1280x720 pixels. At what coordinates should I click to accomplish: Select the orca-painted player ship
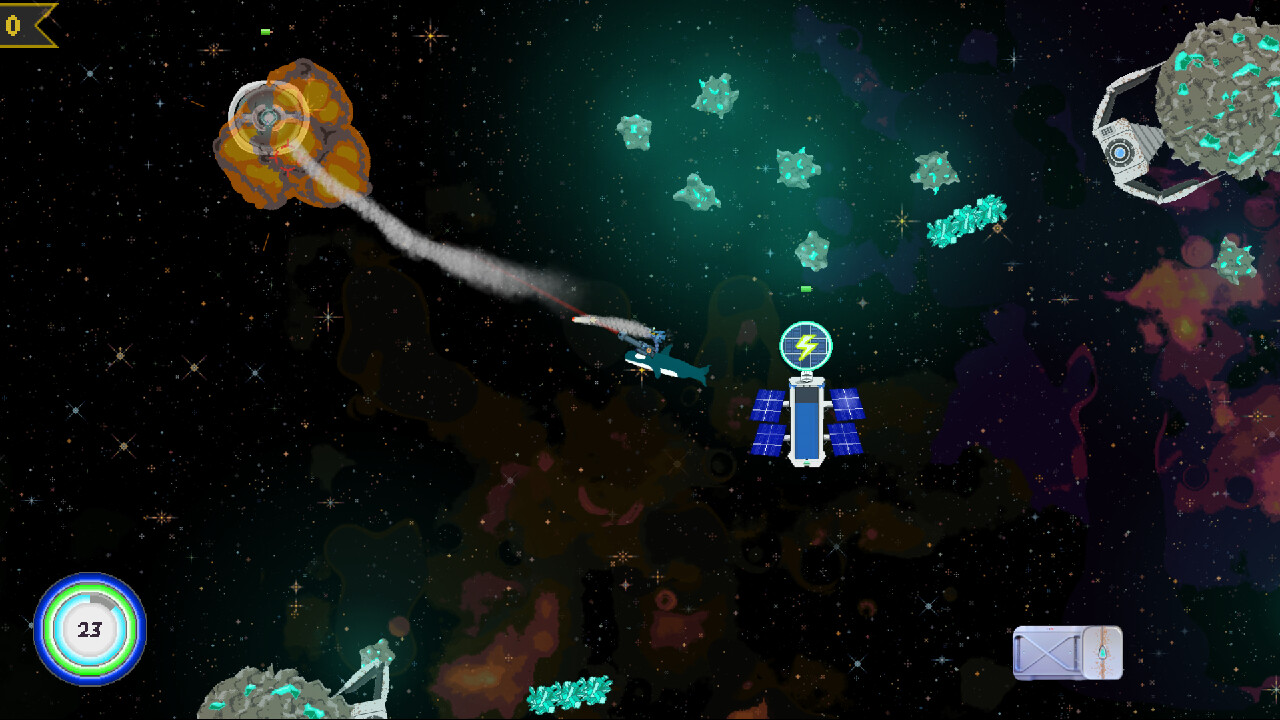(x=665, y=362)
